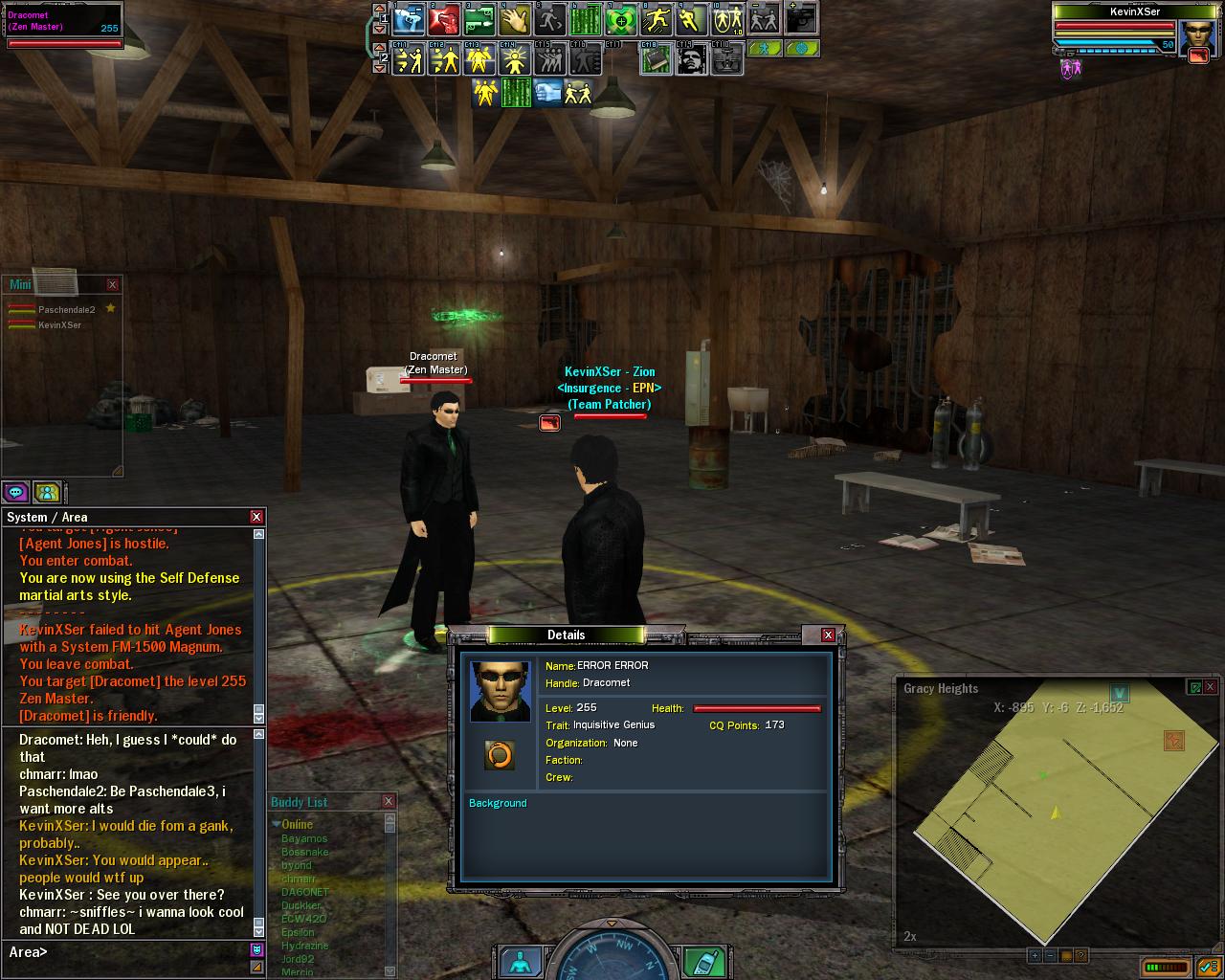Close the Details window

[828, 635]
